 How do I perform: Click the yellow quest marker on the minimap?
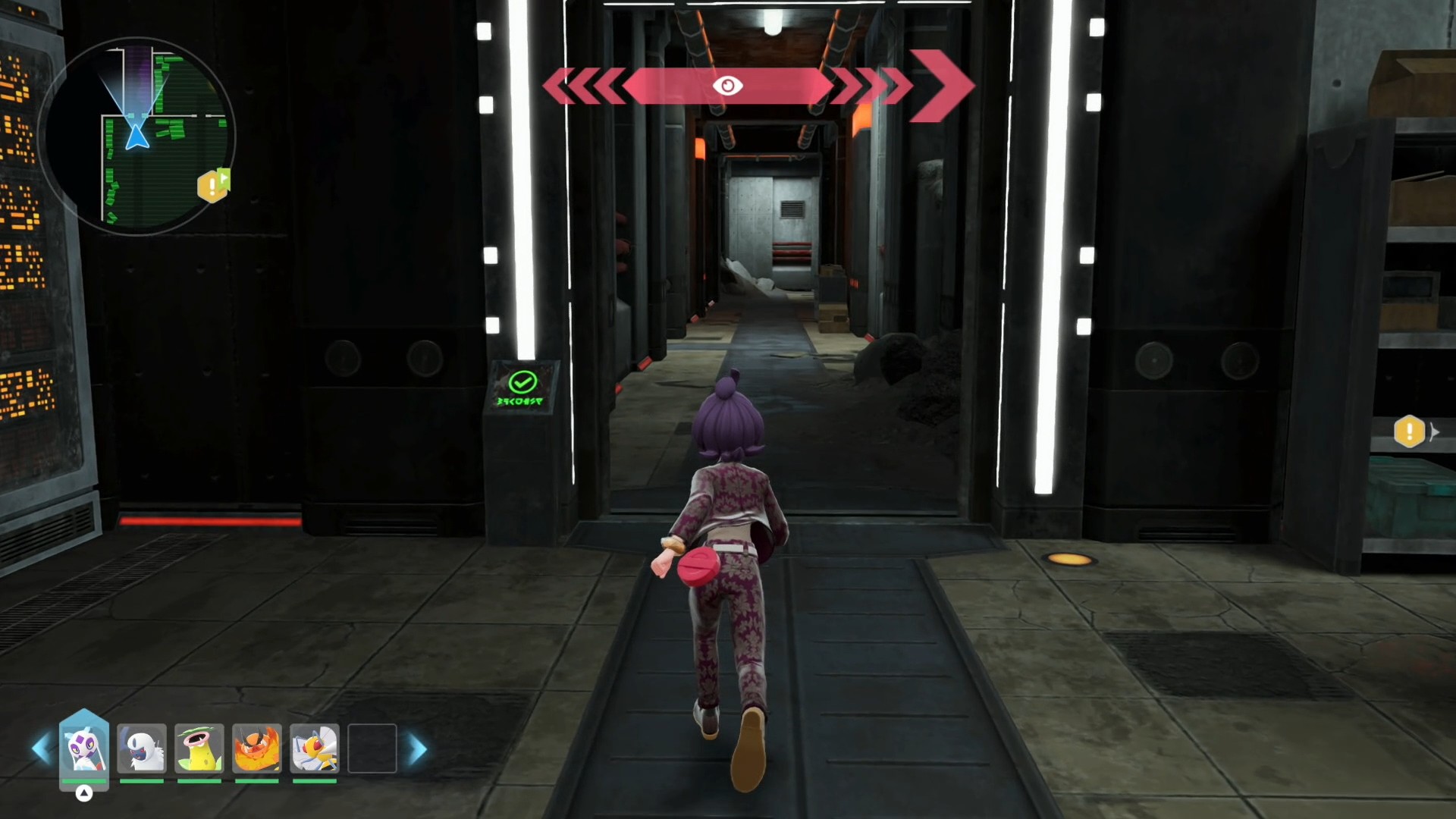click(x=212, y=186)
